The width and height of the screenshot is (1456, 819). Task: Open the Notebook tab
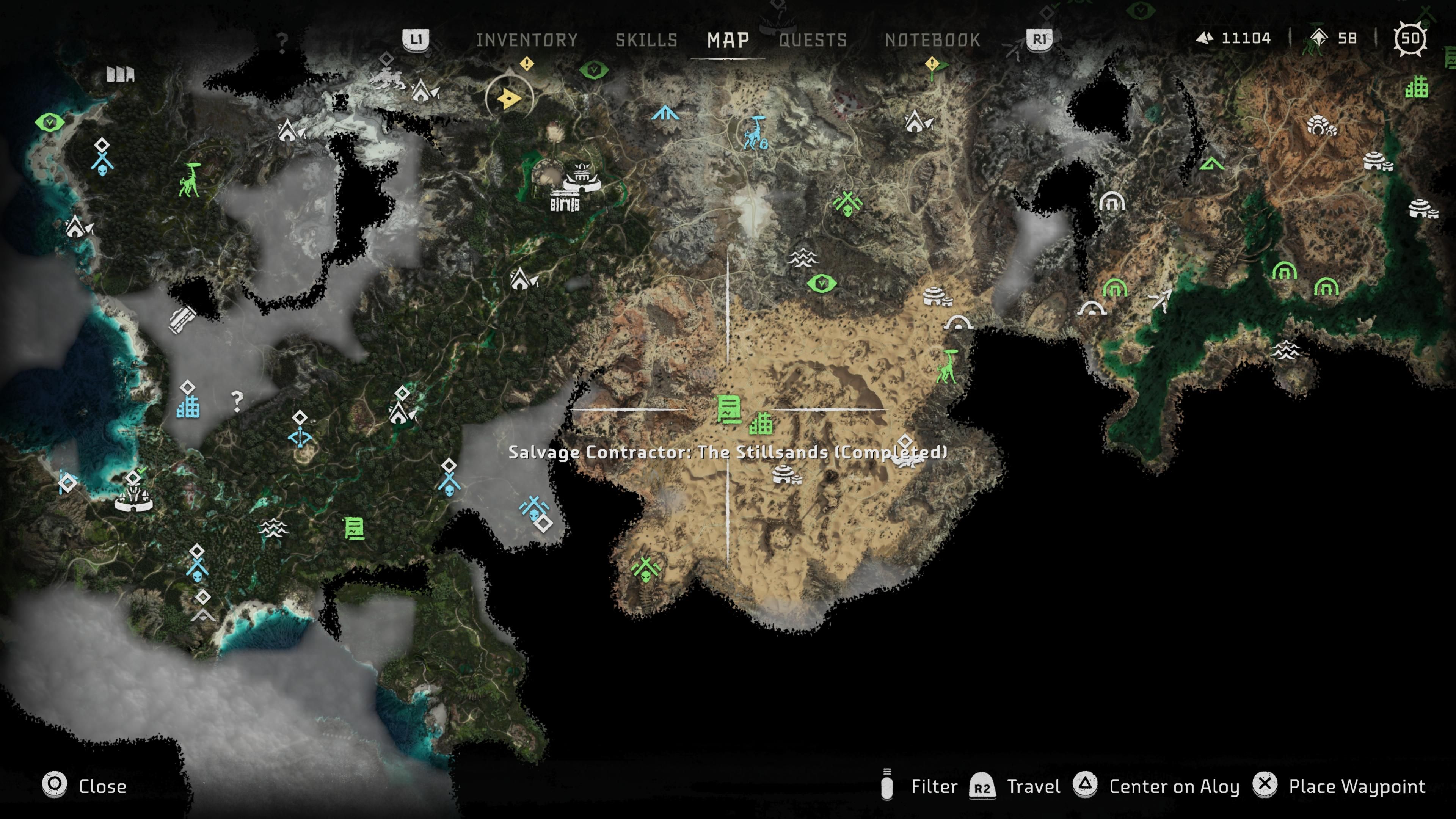932,40
